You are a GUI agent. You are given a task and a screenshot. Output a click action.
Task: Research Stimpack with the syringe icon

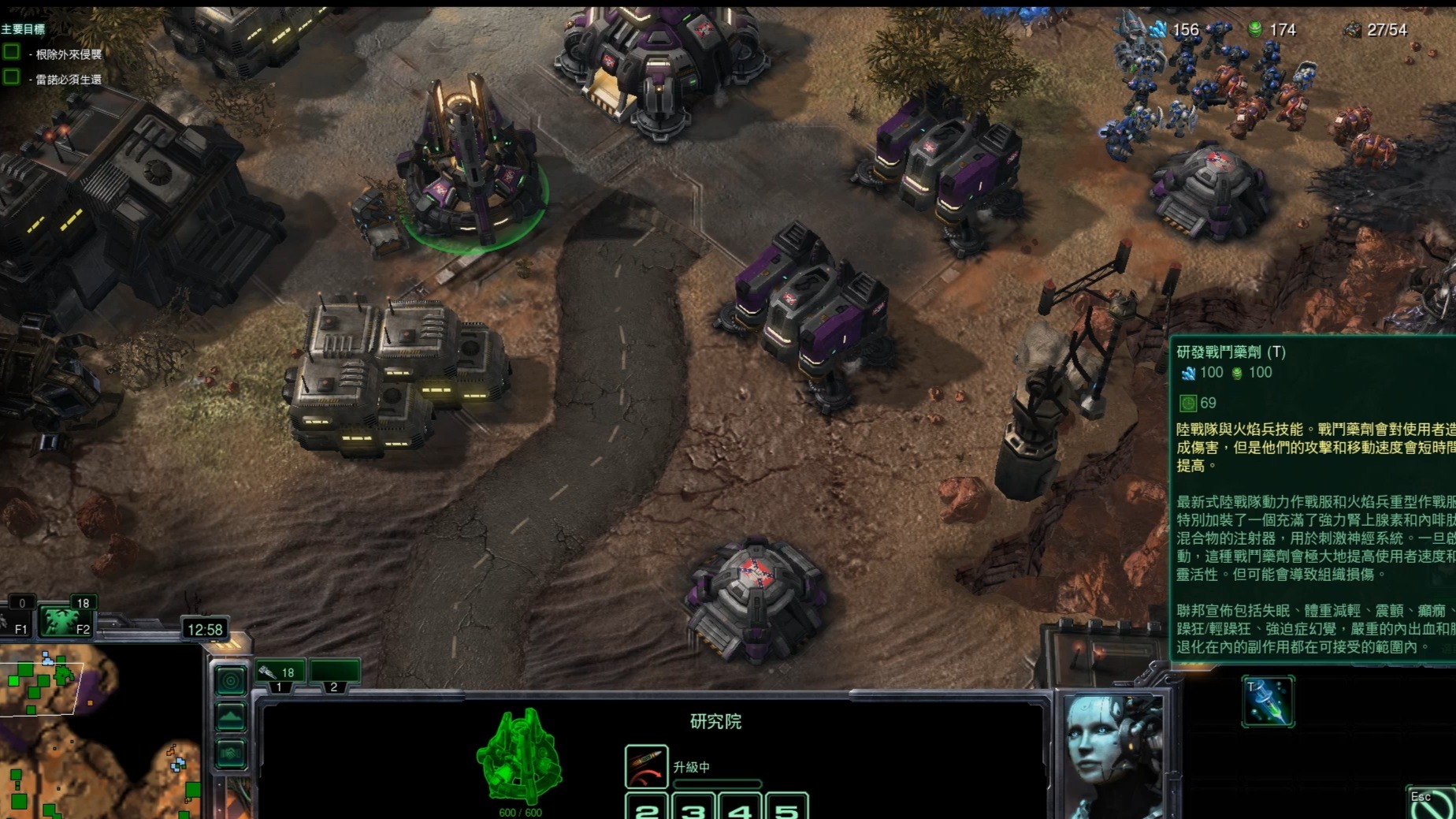click(1267, 701)
